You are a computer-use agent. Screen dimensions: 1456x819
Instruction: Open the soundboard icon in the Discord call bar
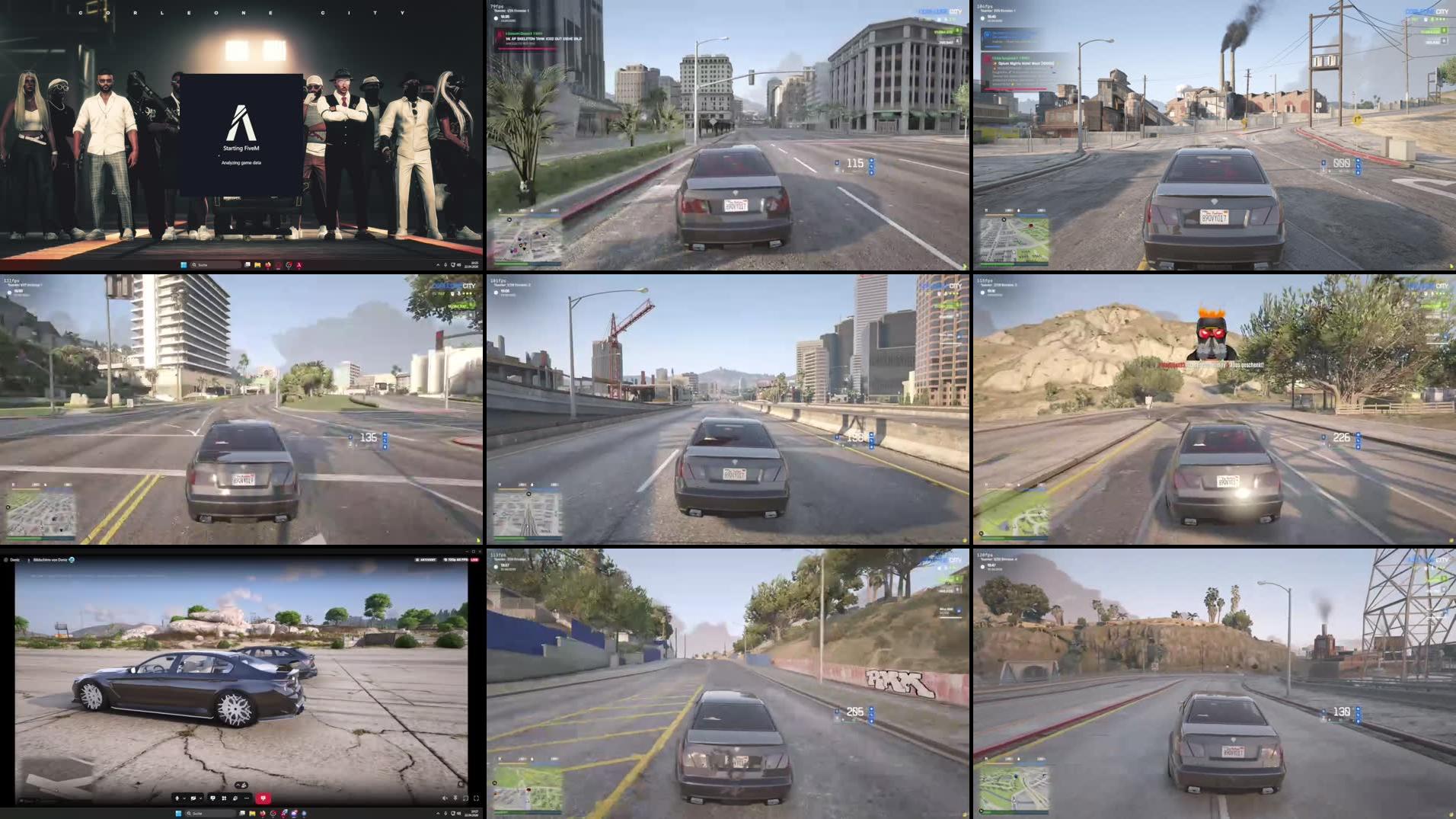(x=235, y=798)
